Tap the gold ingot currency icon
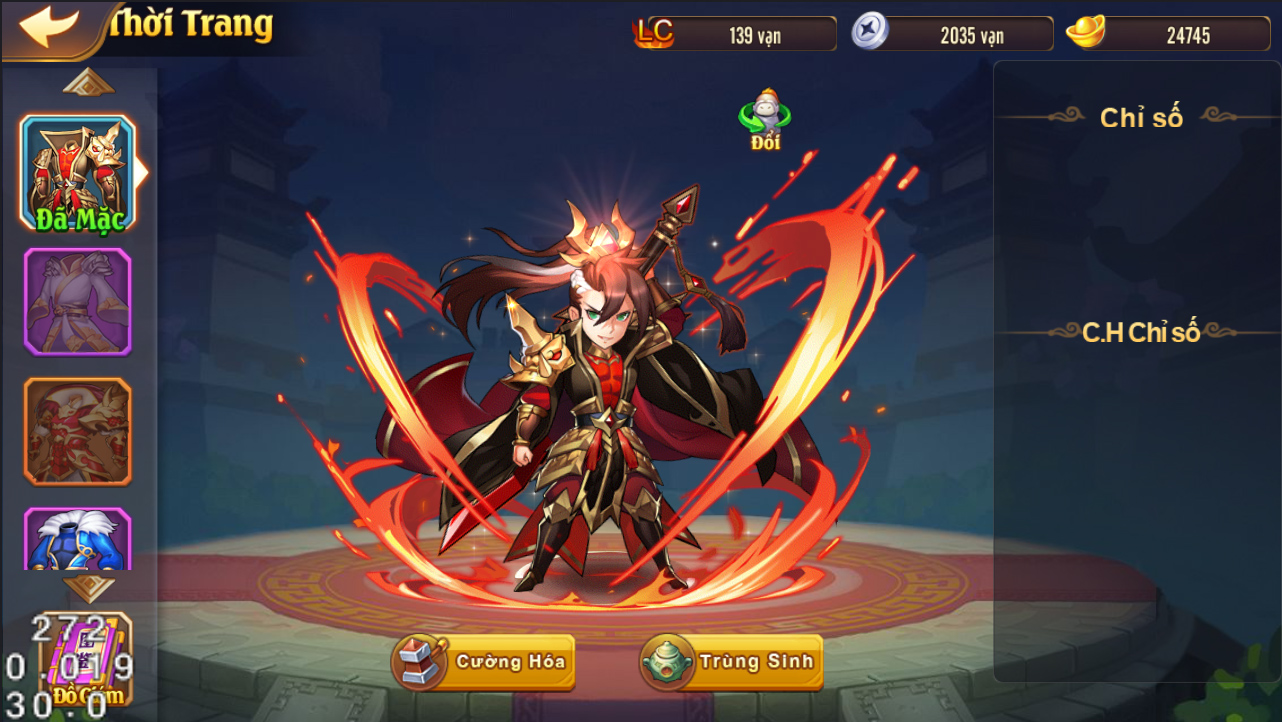The height and width of the screenshot is (722, 1282). (x=1085, y=33)
